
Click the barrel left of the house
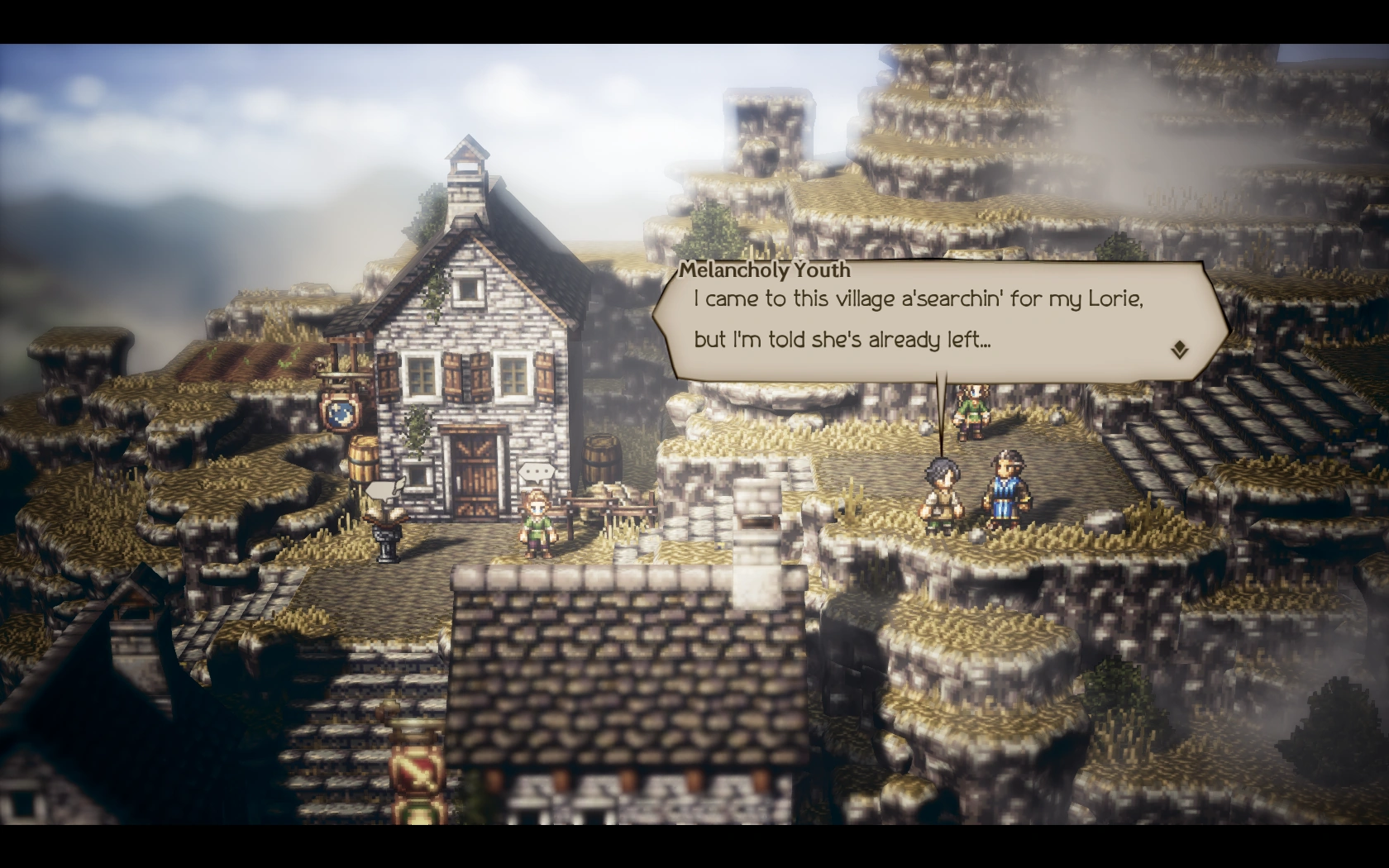click(x=363, y=457)
